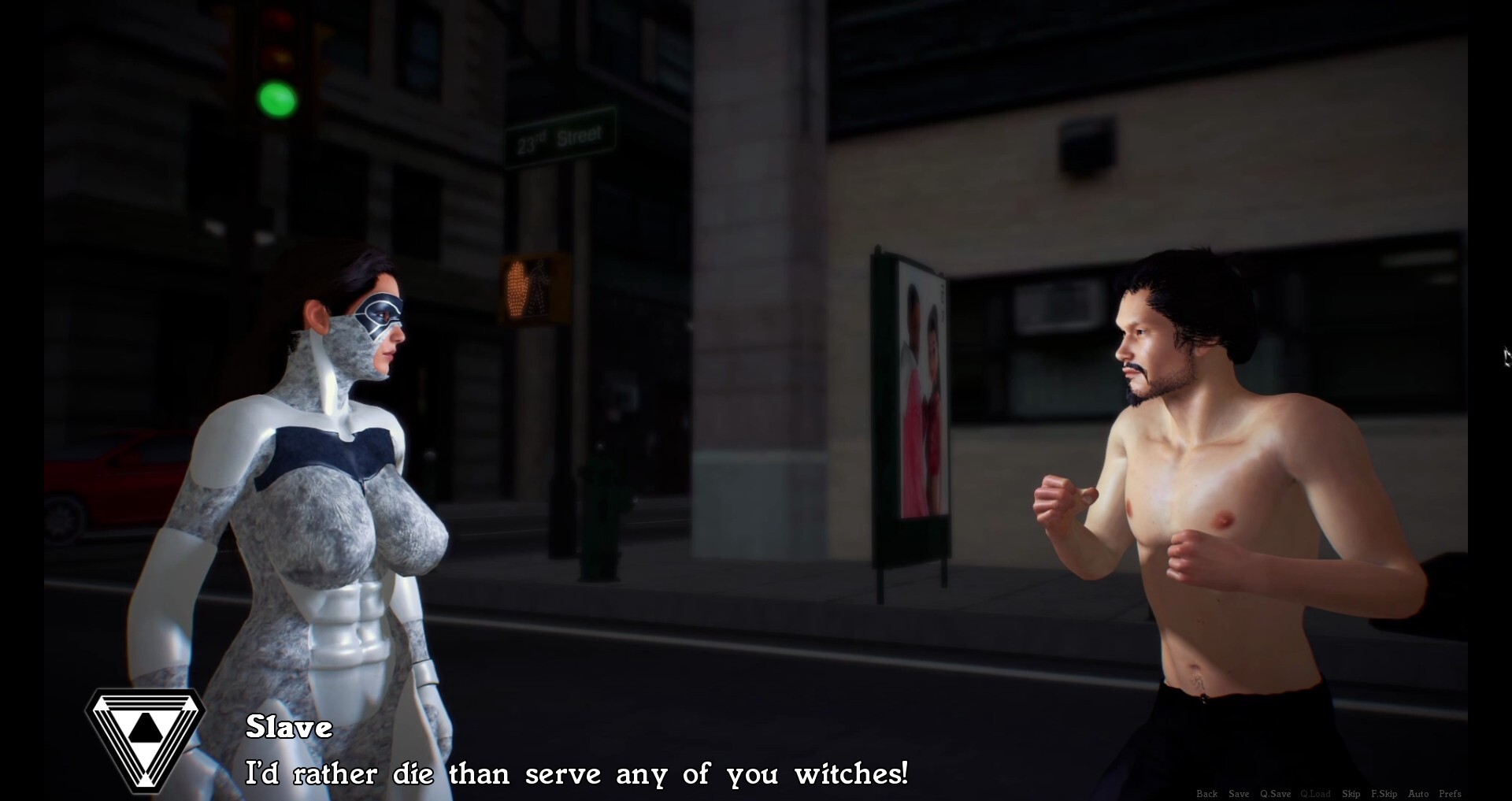Viewport: 1512px width, 801px height.
Task: Enable Auto-read mode
Action: pyautogui.click(x=1418, y=794)
